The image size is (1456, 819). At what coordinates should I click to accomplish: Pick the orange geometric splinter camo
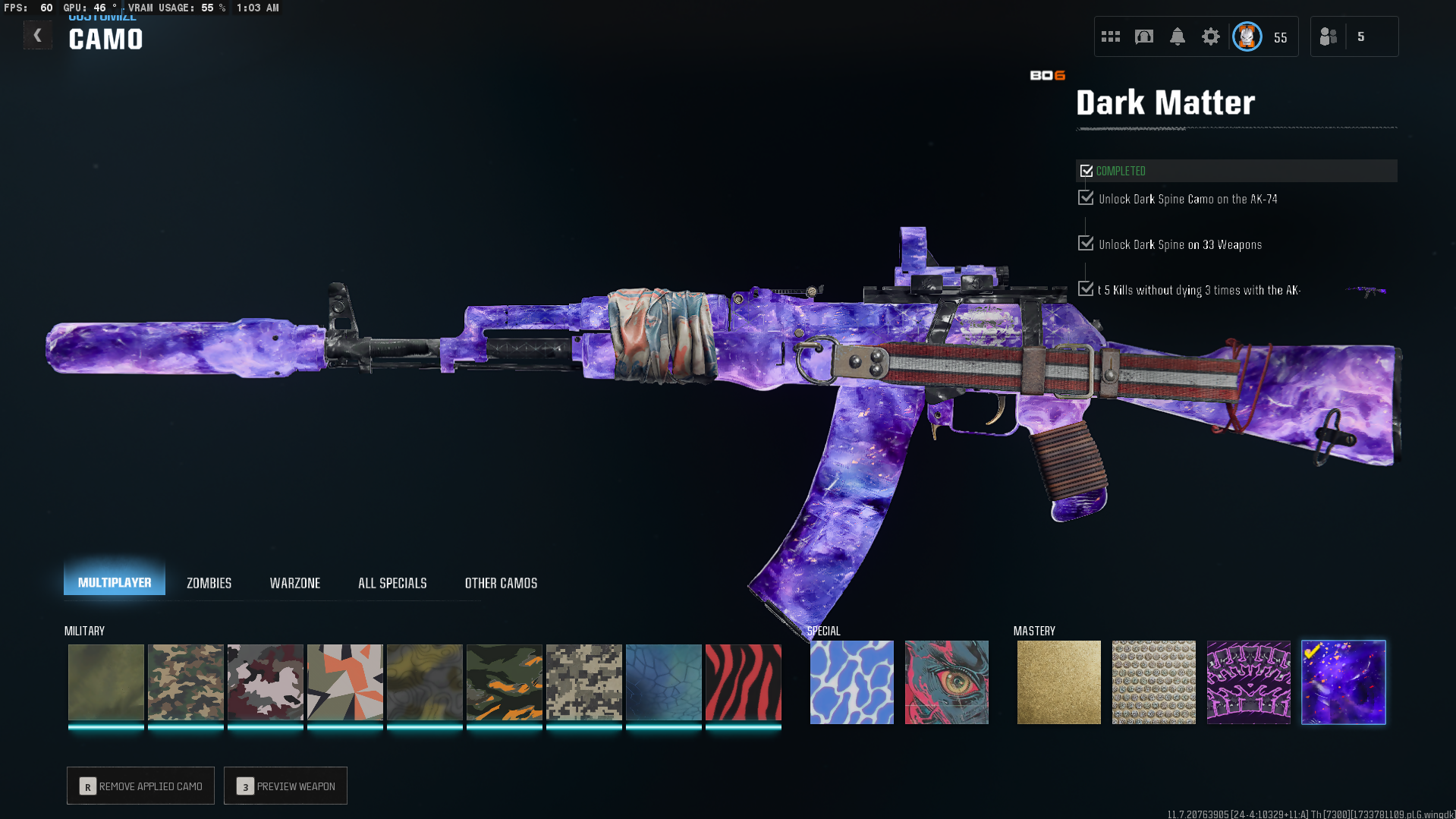(344, 682)
